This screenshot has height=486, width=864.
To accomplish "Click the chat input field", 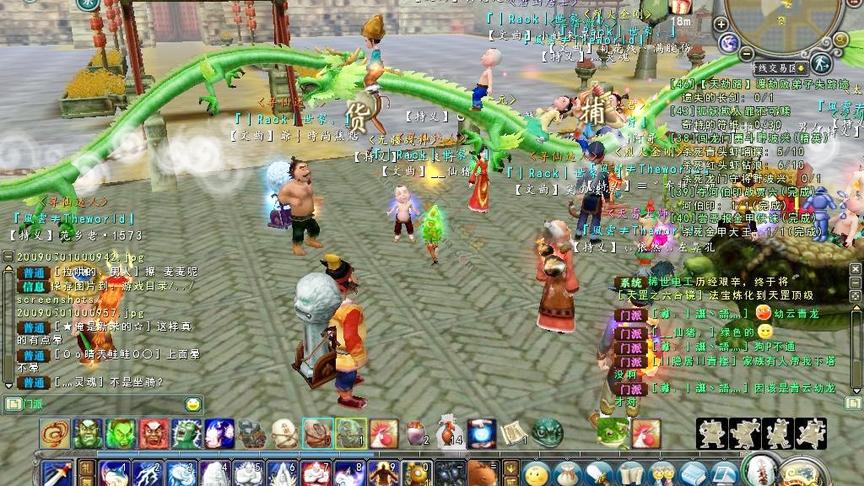I will 100,404.
